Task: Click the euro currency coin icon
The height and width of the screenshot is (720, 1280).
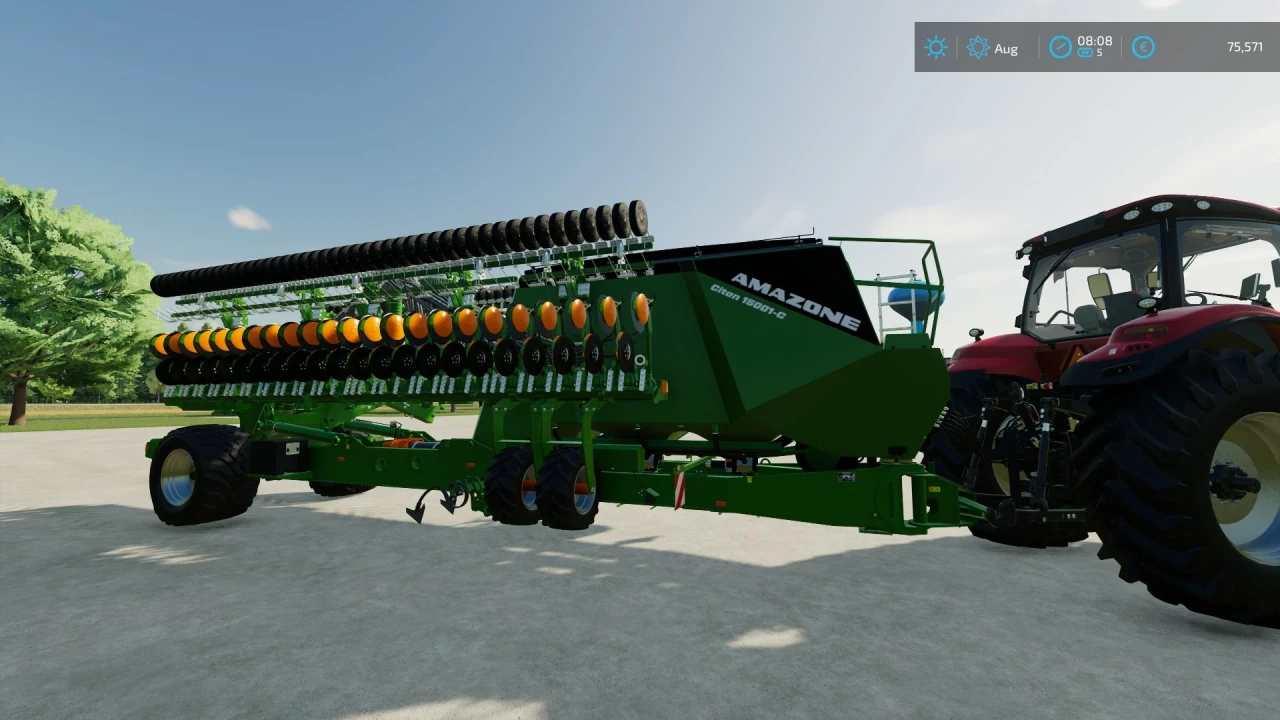Action: pos(1143,47)
